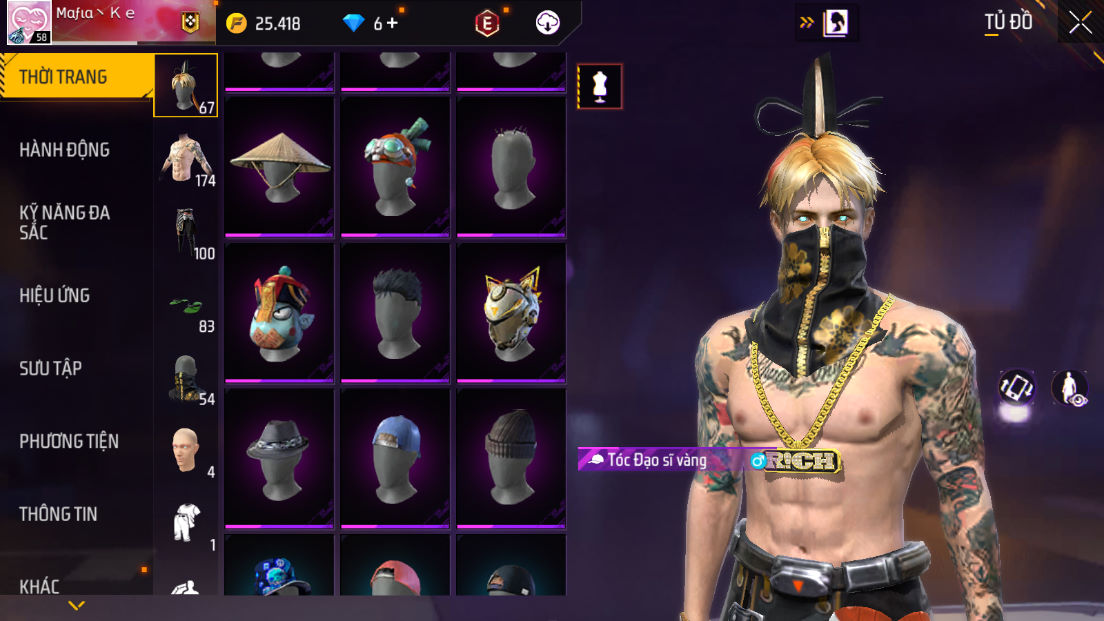Toggle the character visibility eye icon
The image size is (1104, 621).
click(x=1070, y=388)
